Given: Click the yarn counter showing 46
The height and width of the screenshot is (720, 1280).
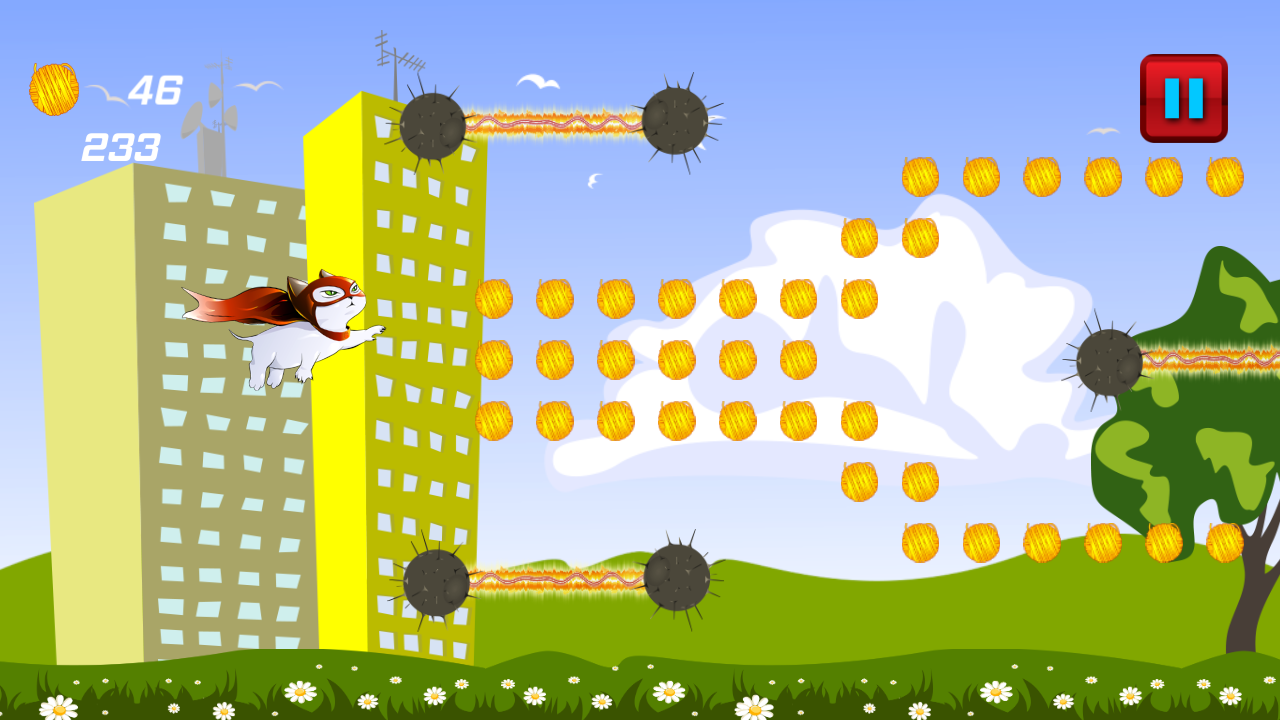Looking at the screenshot, I should tap(155, 88).
